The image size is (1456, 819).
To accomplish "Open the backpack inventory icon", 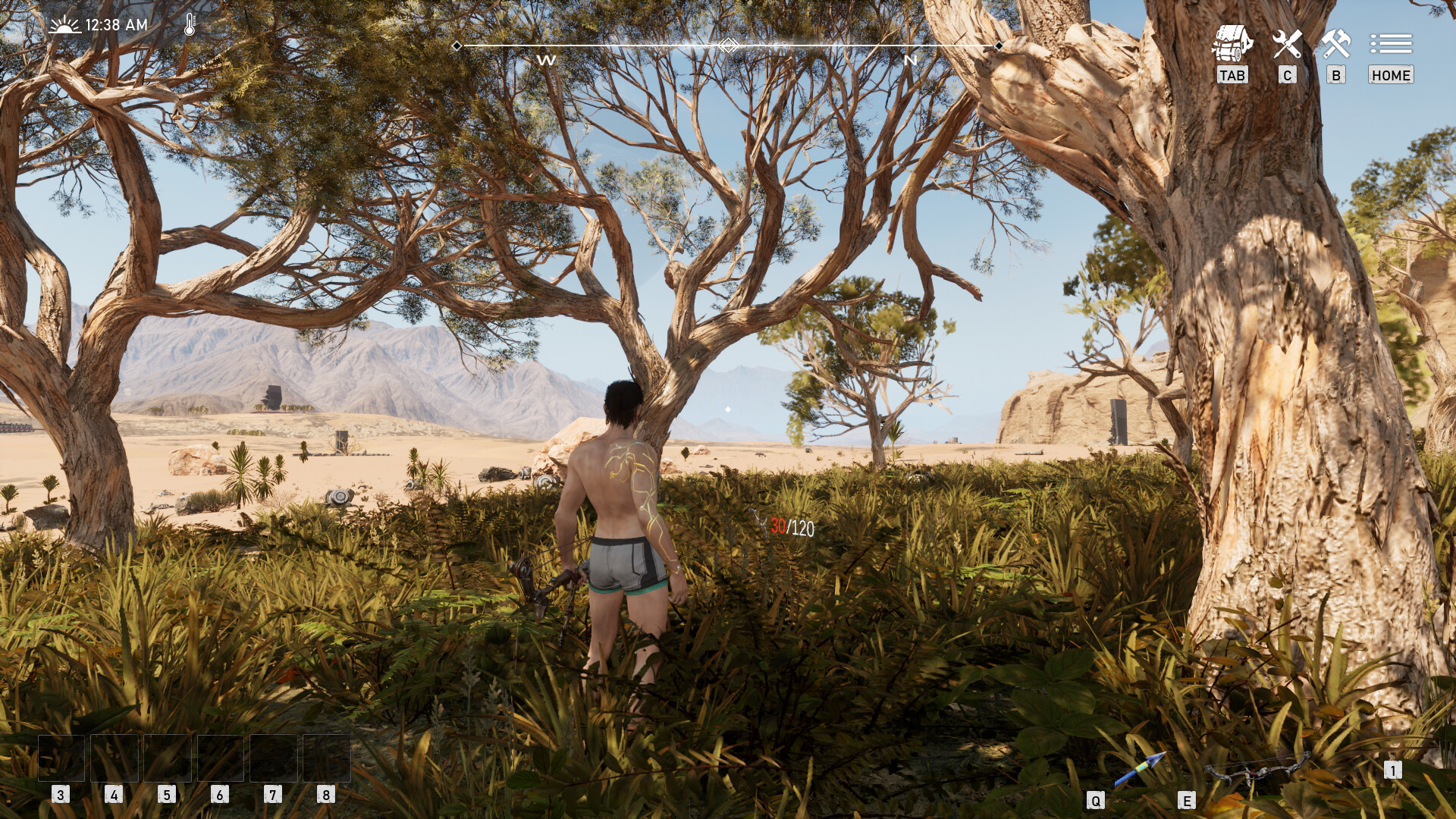I will (1235, 42).
